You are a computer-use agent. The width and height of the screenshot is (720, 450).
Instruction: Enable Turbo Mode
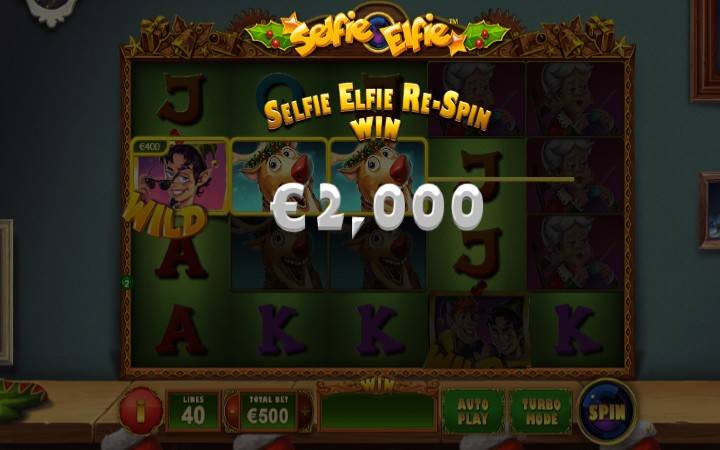tap(540, 410)
